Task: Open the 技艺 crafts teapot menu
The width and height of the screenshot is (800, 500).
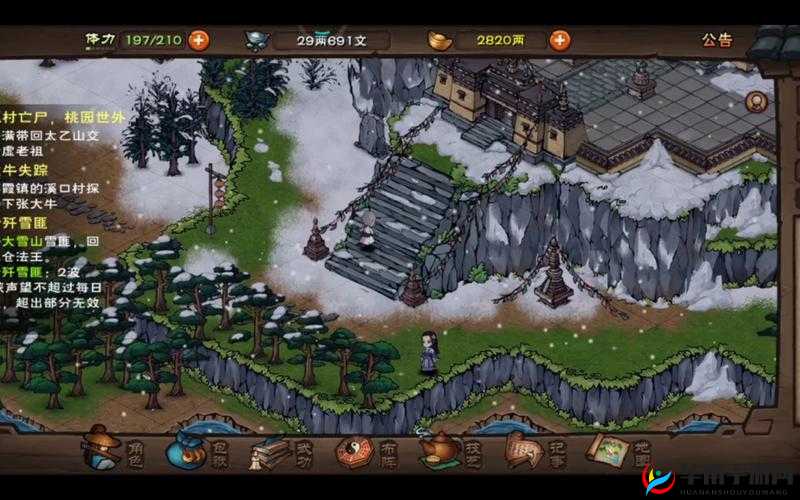Action: 447,450
